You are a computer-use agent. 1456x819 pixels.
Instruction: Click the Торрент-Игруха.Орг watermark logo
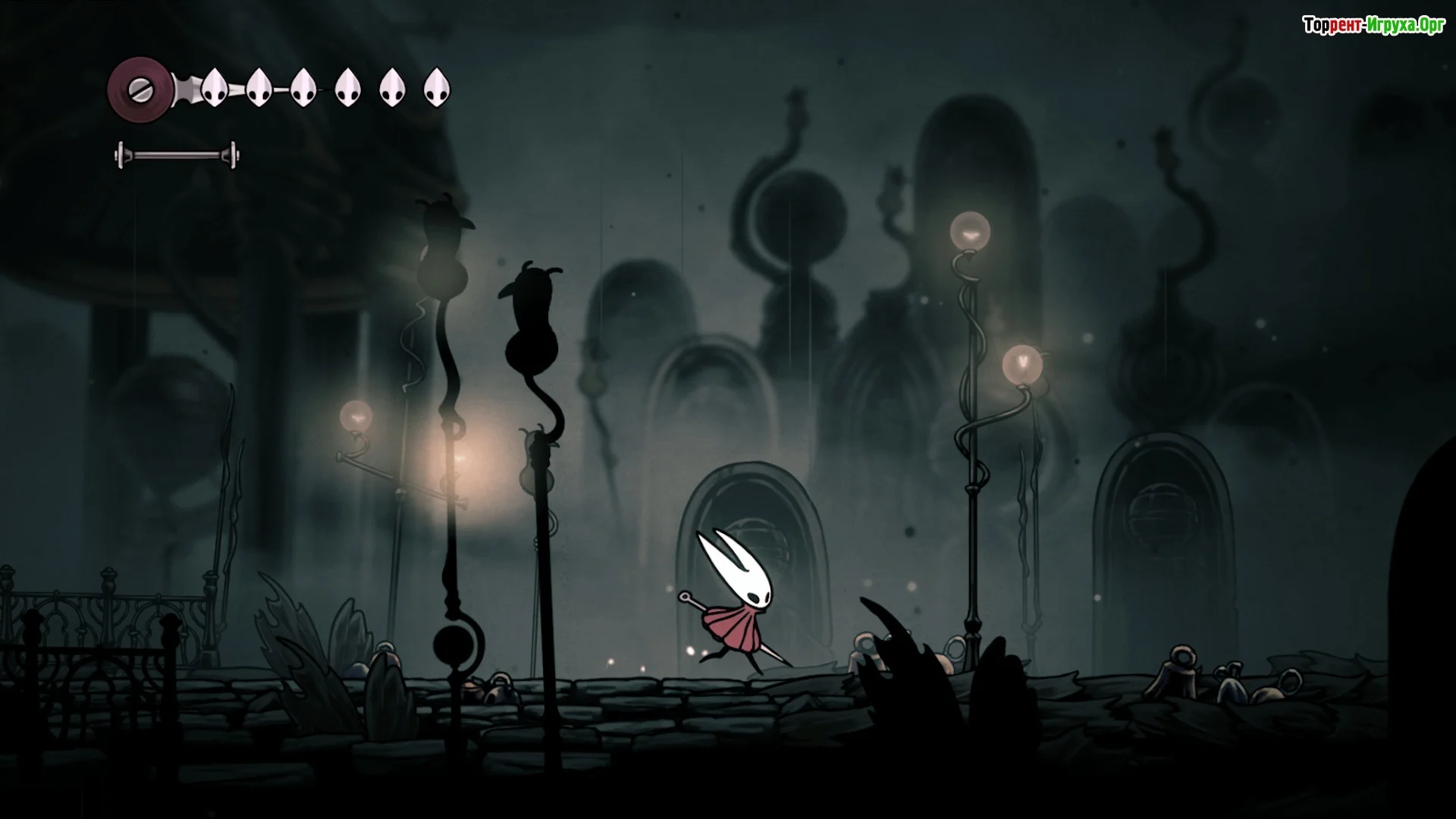(x=1373, y=26)
